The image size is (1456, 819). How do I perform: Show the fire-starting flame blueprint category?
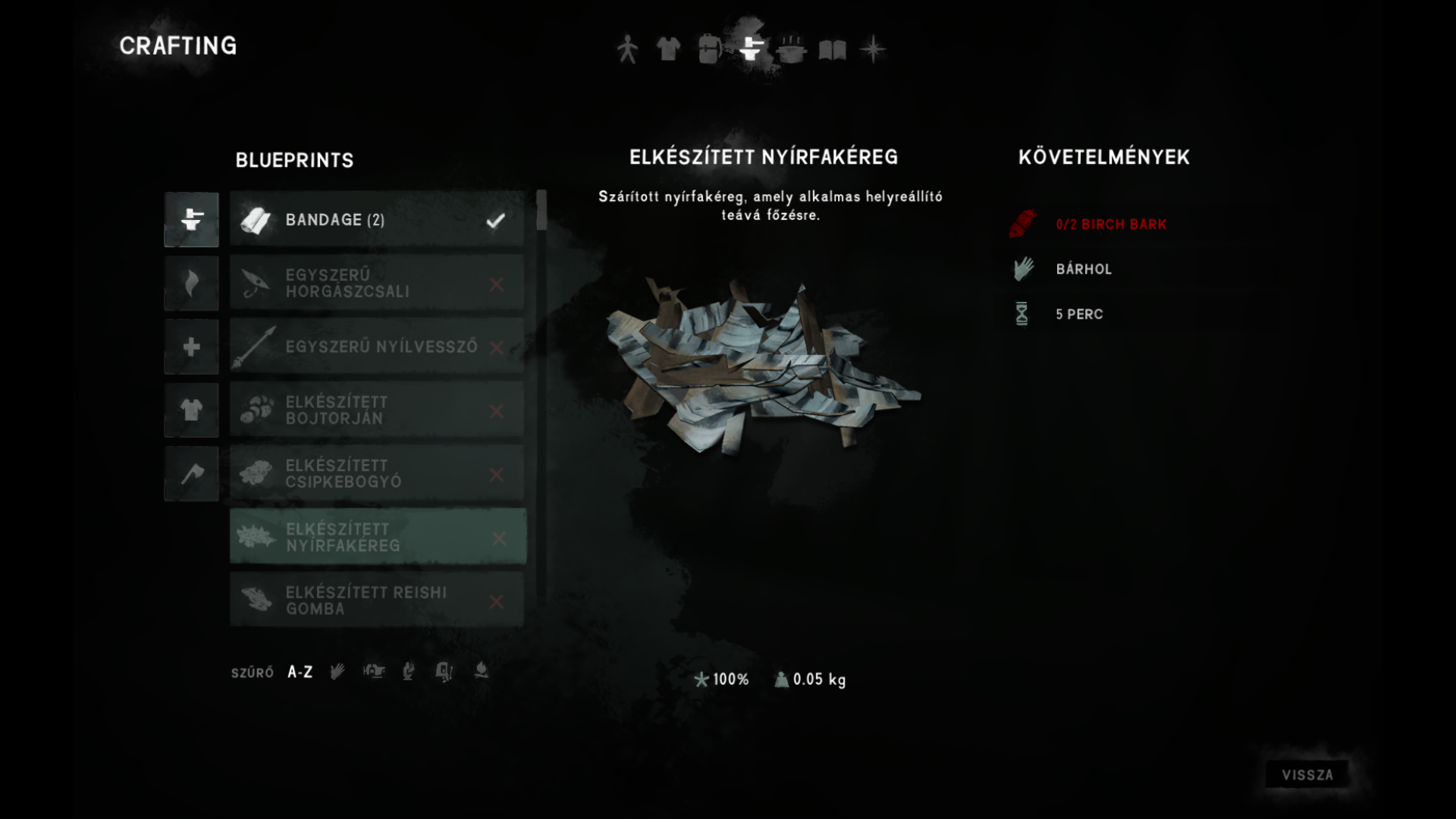[x=191, y=284]
